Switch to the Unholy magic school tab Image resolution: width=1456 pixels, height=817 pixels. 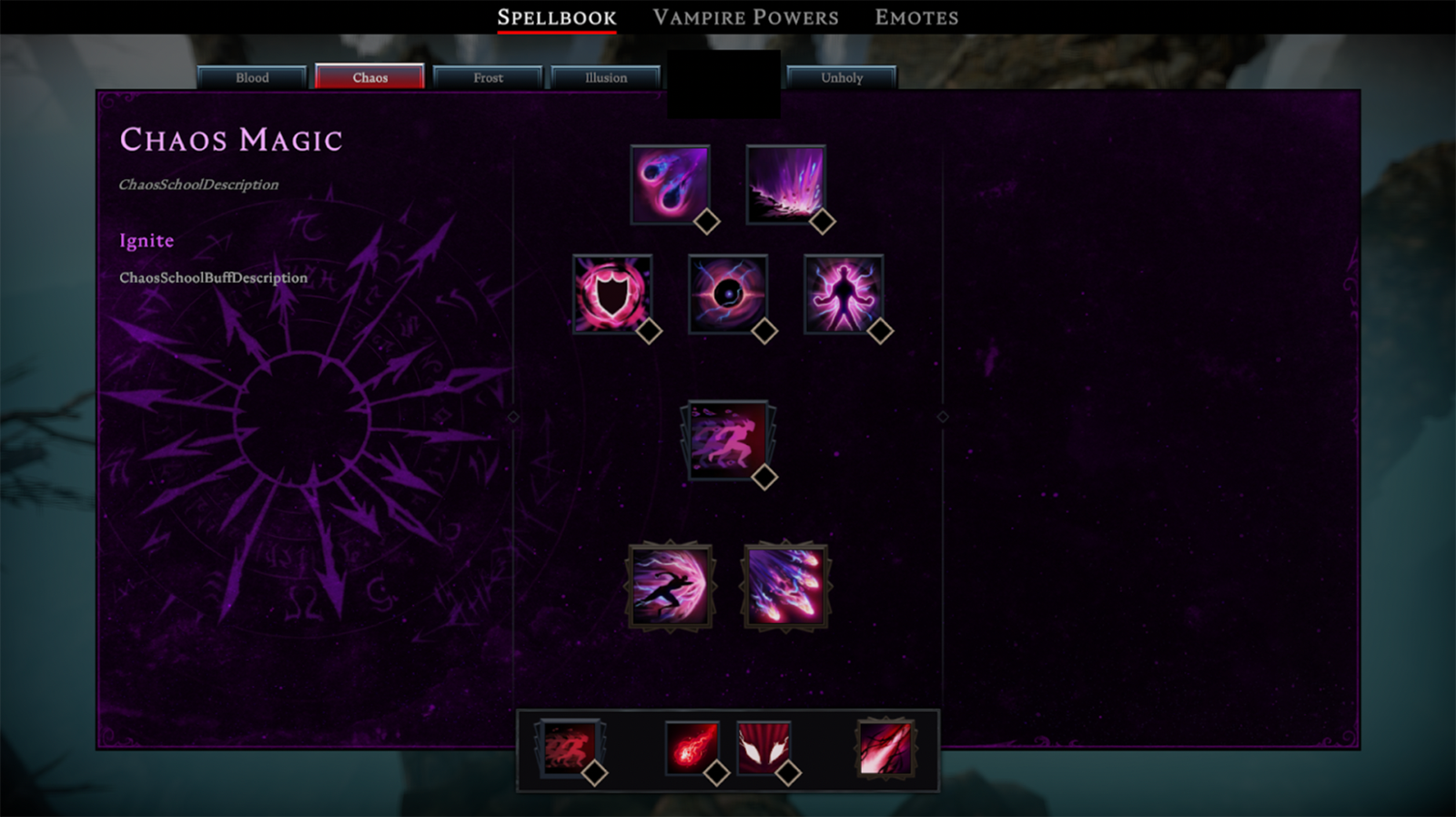coord(842,77)
